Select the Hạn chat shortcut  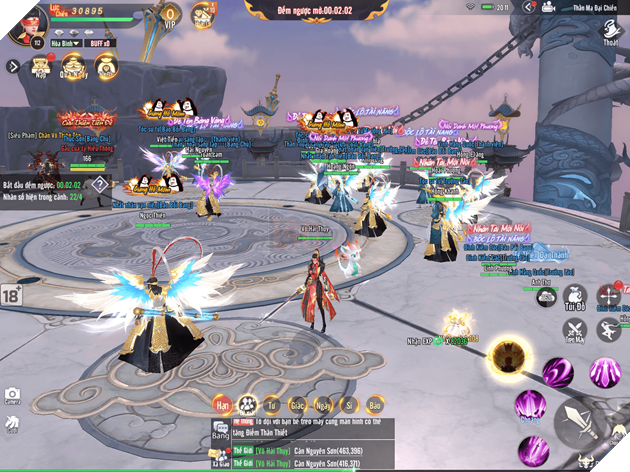pos(222,405)
